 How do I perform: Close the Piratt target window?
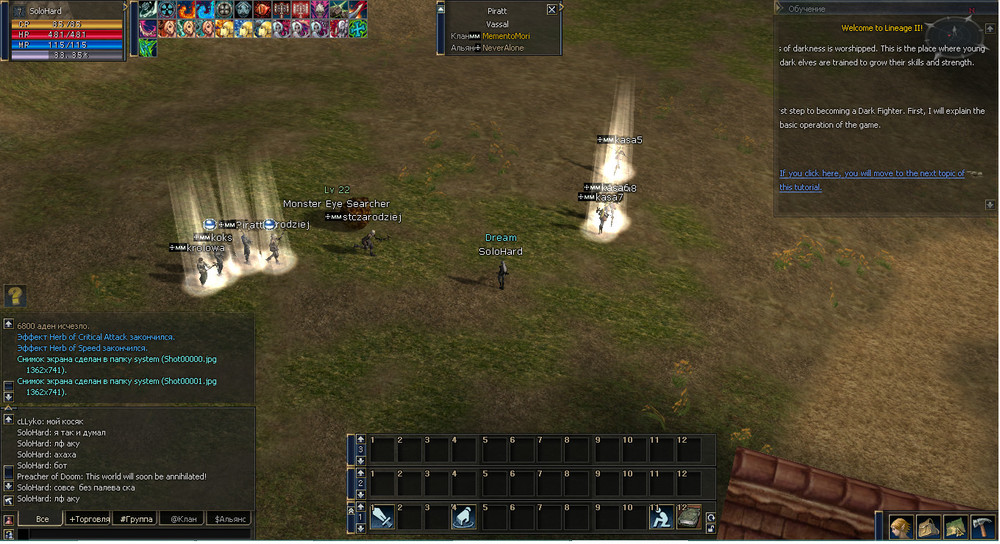click(x=552, y=9)
